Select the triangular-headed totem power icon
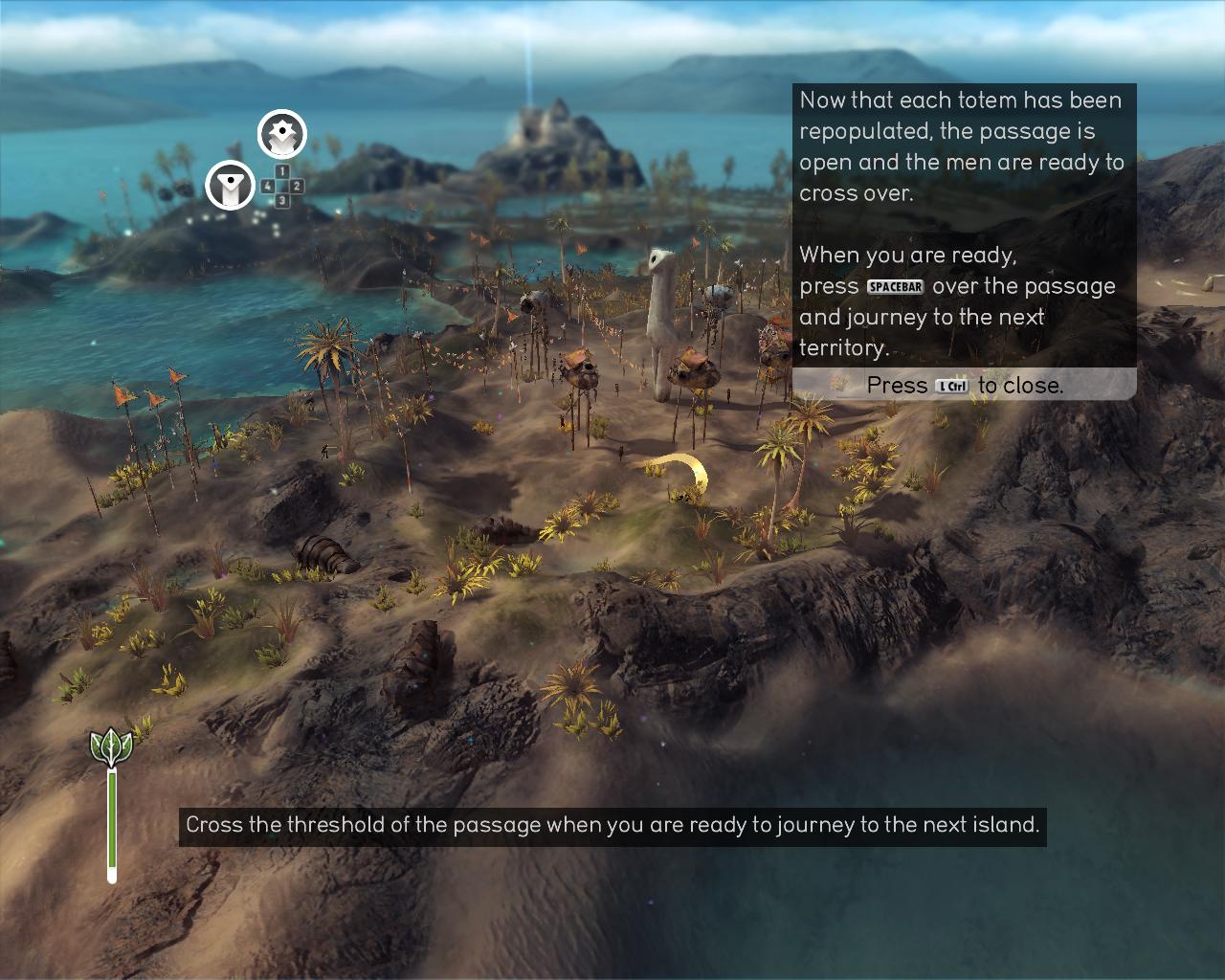This screenshot has height=980, width=1225. (230, 185)
